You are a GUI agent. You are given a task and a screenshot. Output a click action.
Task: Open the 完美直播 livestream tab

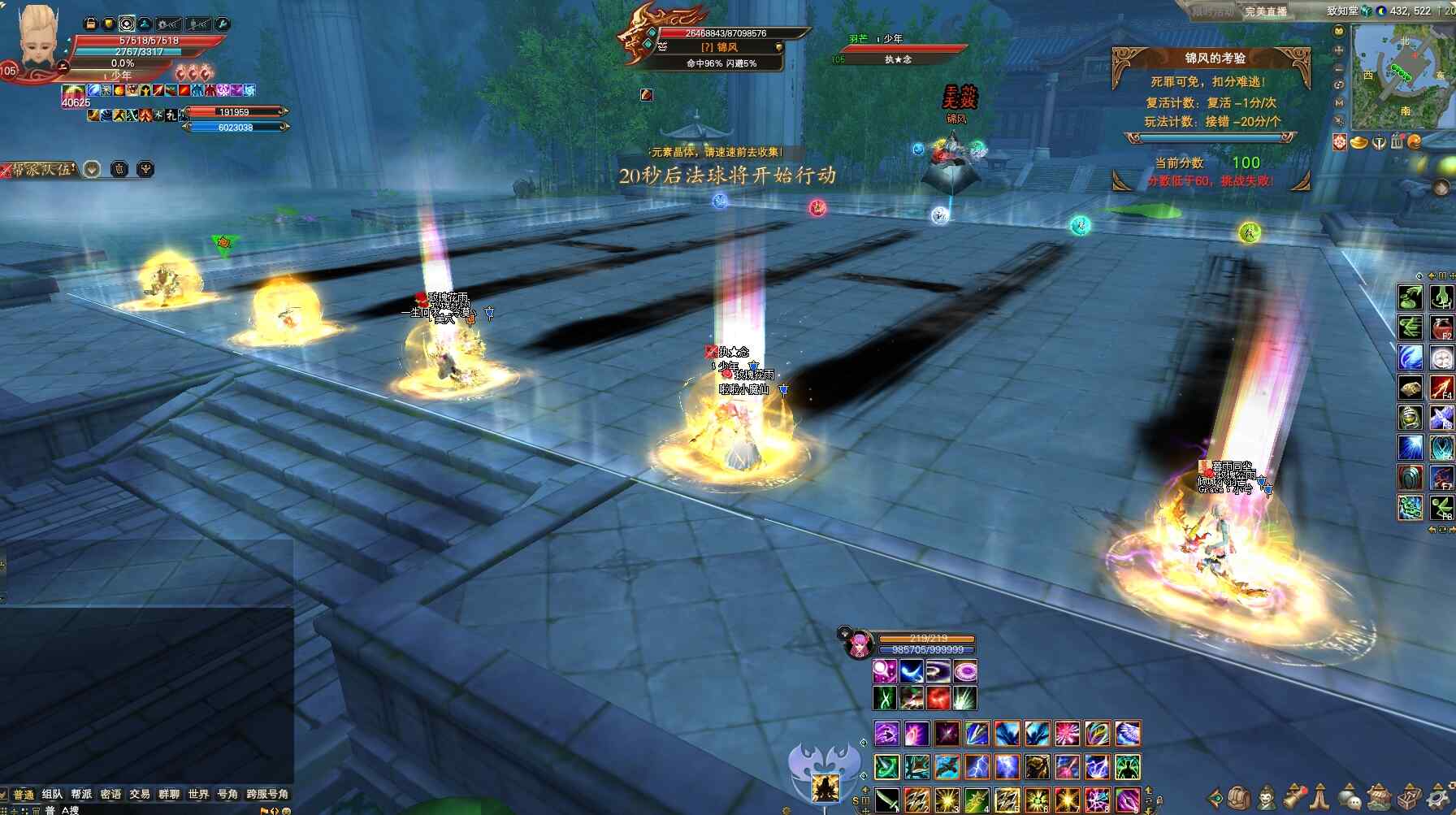click(1266, 11)
